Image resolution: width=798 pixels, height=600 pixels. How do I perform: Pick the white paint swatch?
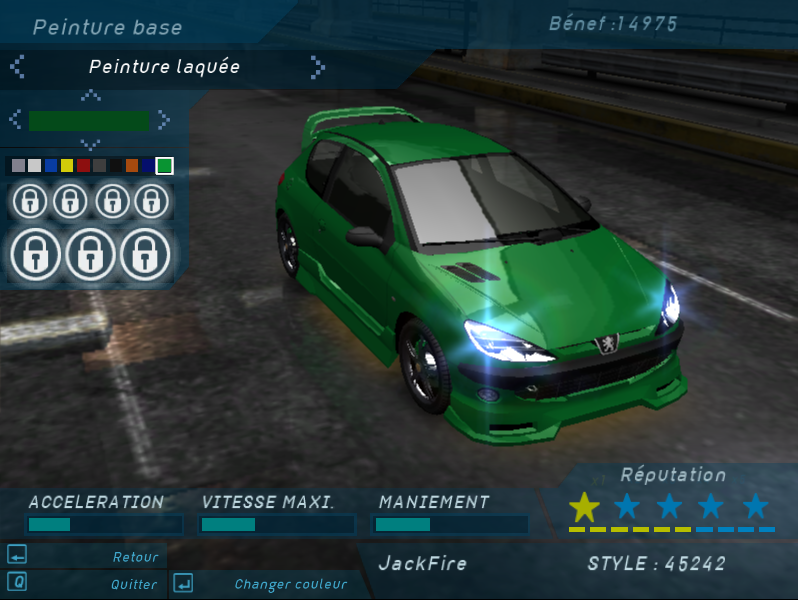tap(35, 165)
